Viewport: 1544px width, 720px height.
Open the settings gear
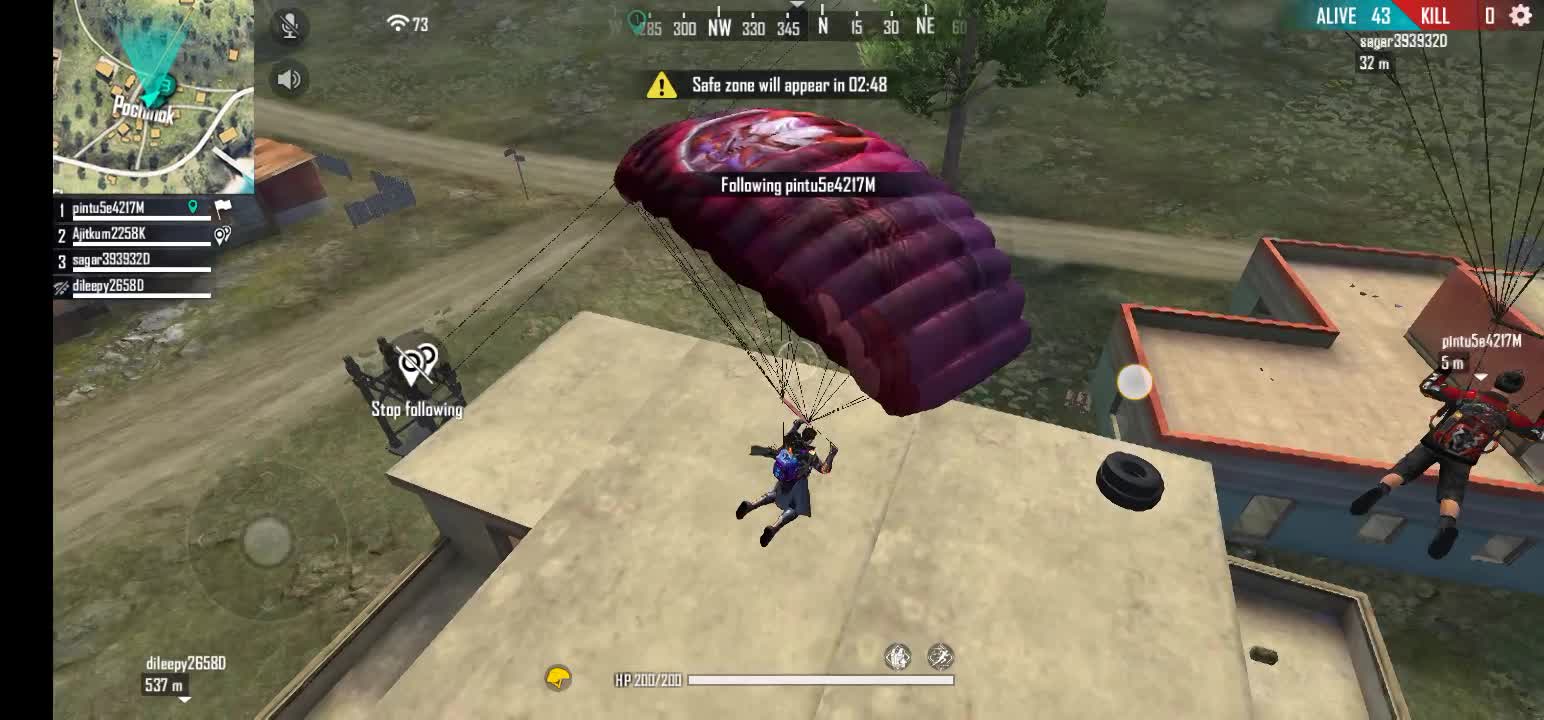click(x=1520, y=16)
